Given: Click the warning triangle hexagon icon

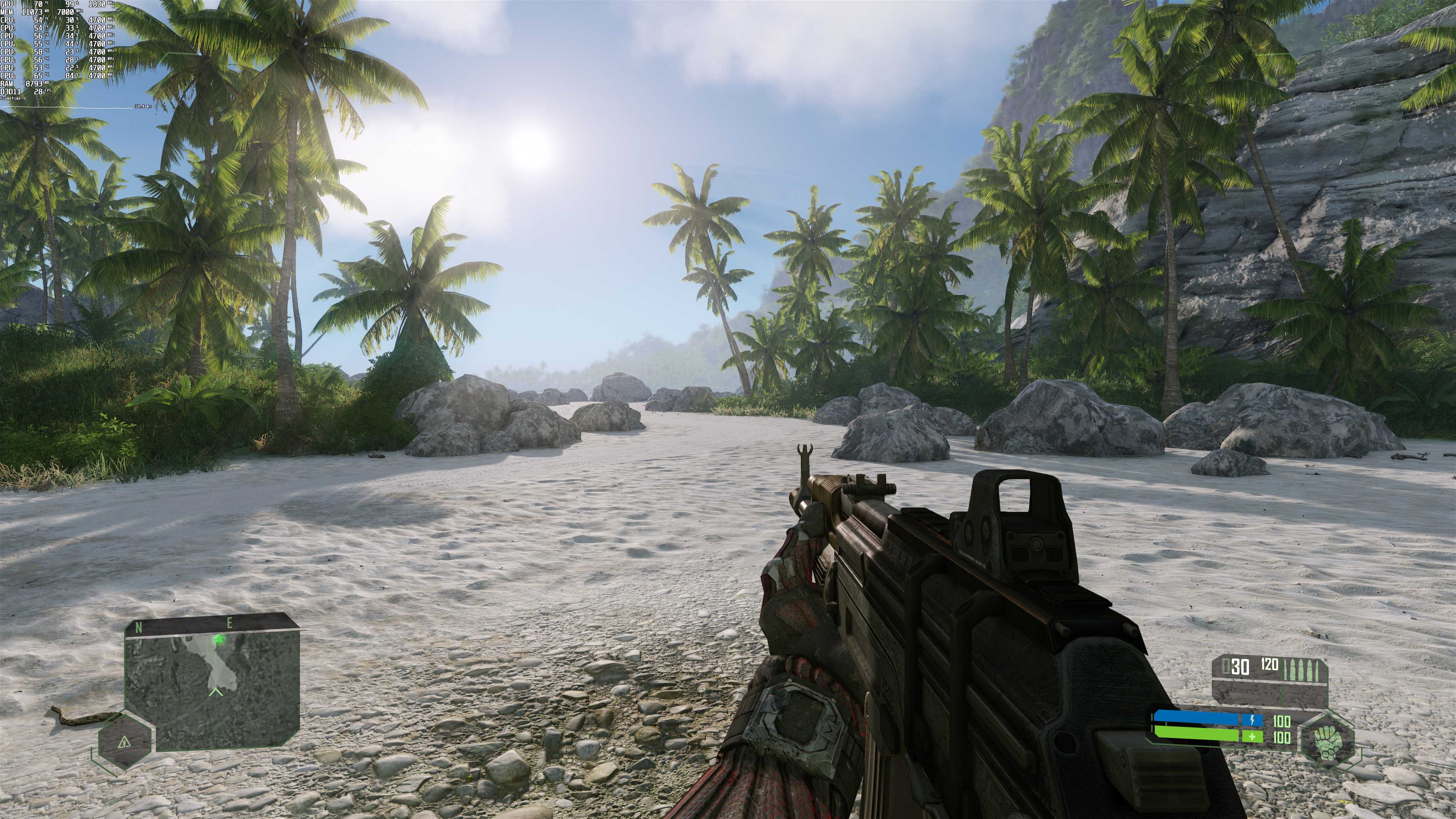Looking at the screenshot, I should (125, 742).
